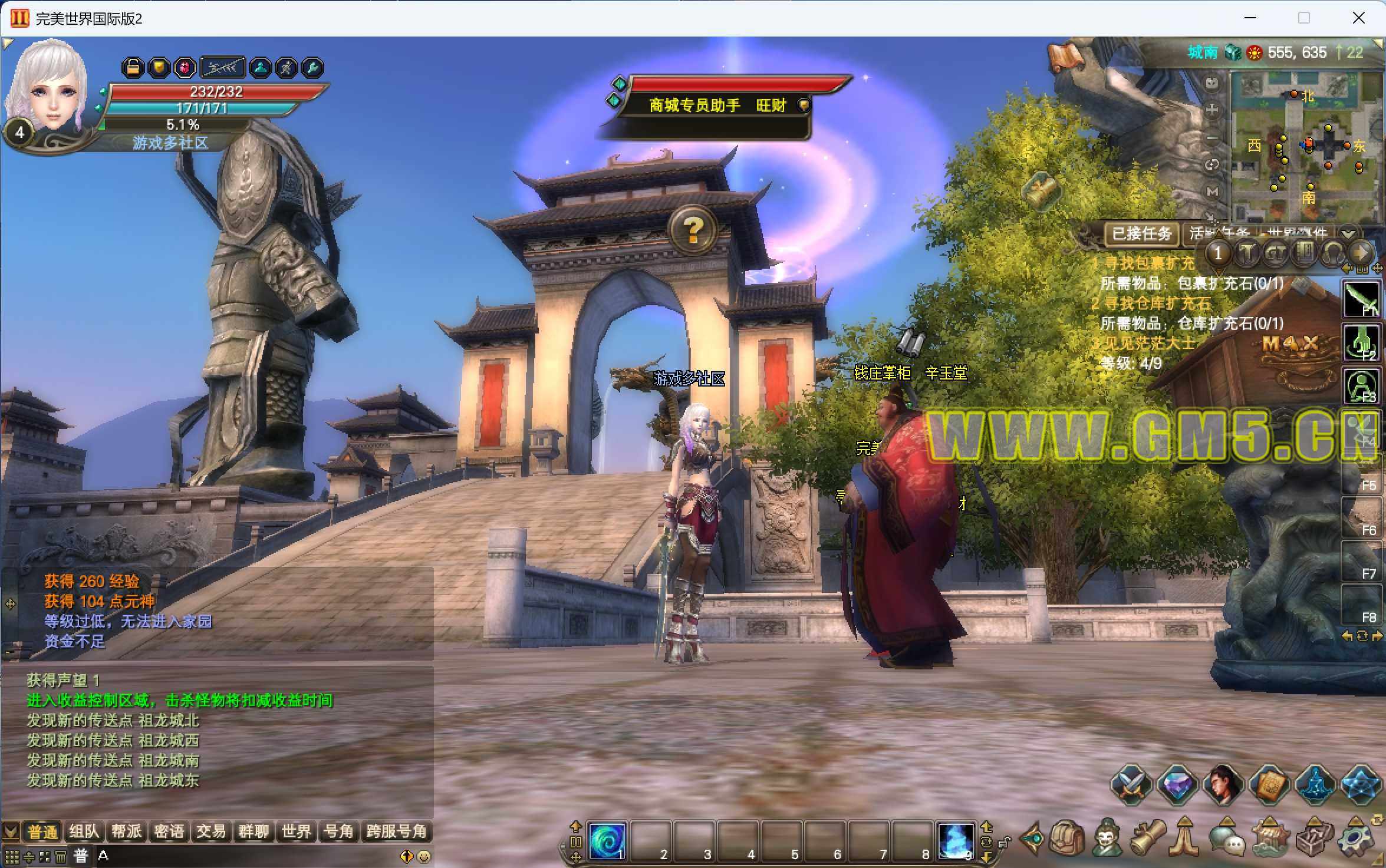Viewport: 1386px width, 868px height.
Task: Close the game window
Action: point(1358,18)
